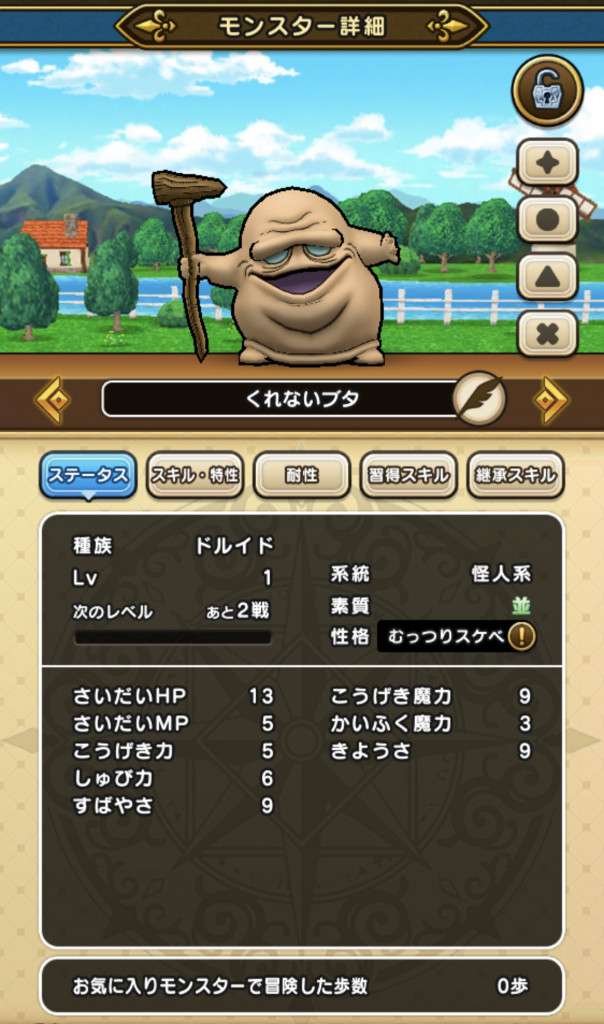Tap the circle mark button
This screenshot has height=1024, width=604.
[x=547, y=219]
